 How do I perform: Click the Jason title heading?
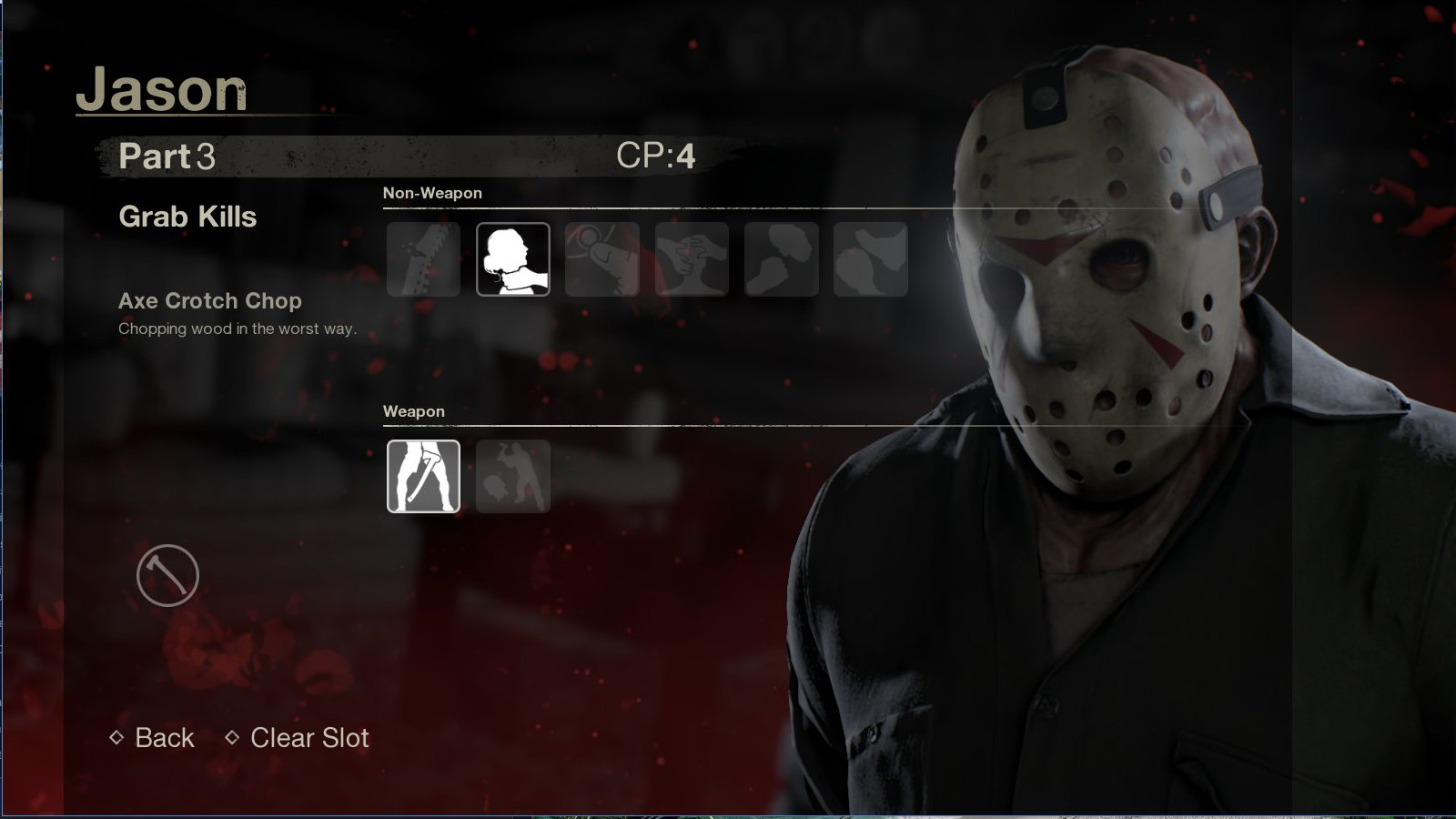coord(164,89)
